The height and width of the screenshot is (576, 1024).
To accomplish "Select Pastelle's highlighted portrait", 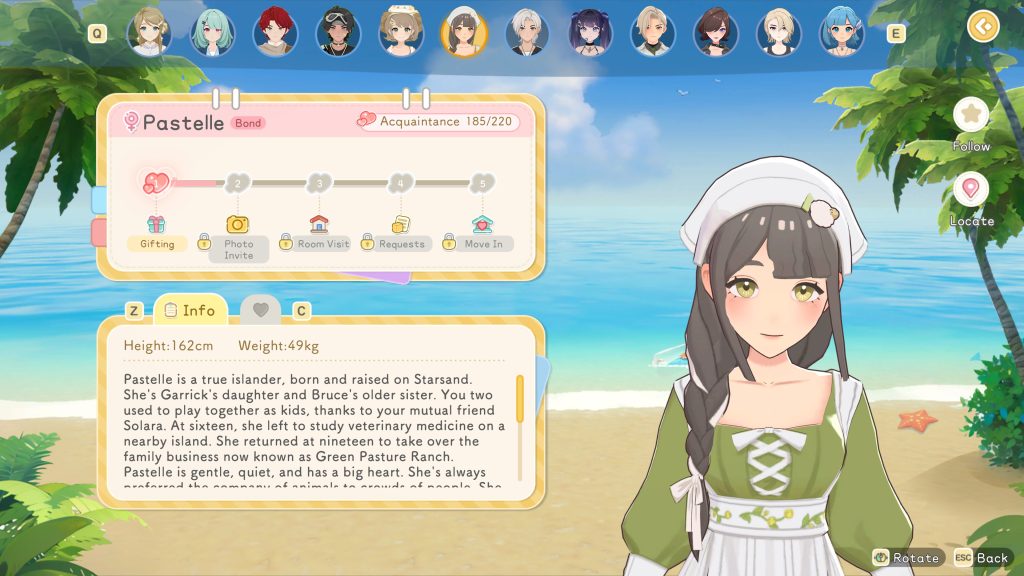I will coord(463,32).
